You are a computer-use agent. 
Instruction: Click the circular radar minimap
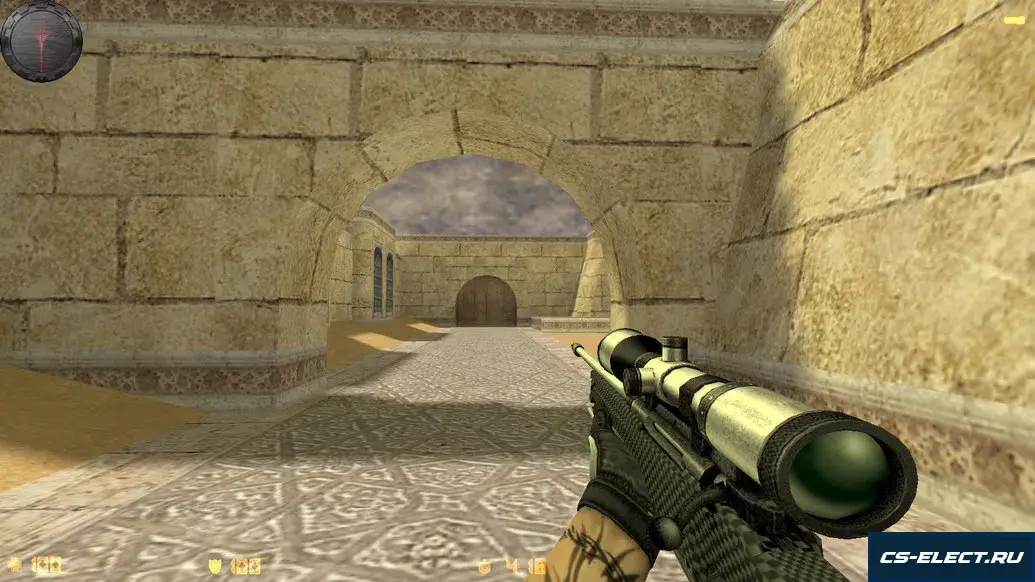[41, 40]
